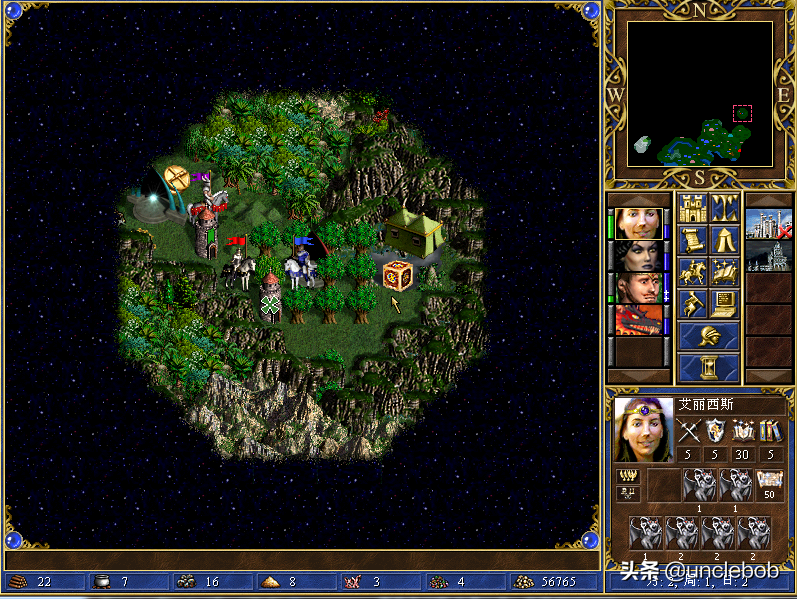Open Alexis hero portrait in info panel
This screenshot has height=599, width=797.
point(643,430)
